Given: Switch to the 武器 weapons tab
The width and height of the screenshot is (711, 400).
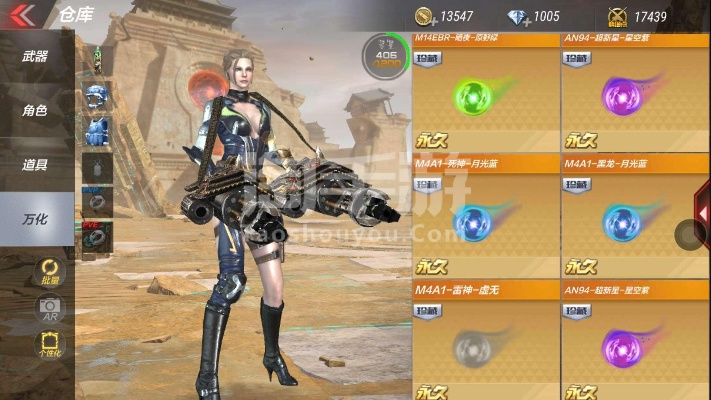Looking at the screenshot, I should [x=35, y=56].
